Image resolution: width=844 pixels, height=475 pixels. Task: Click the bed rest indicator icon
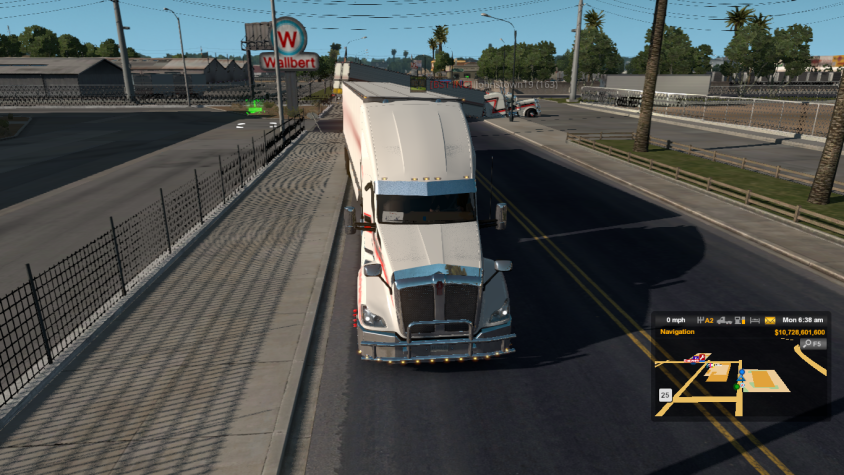[x=754, y=320]
